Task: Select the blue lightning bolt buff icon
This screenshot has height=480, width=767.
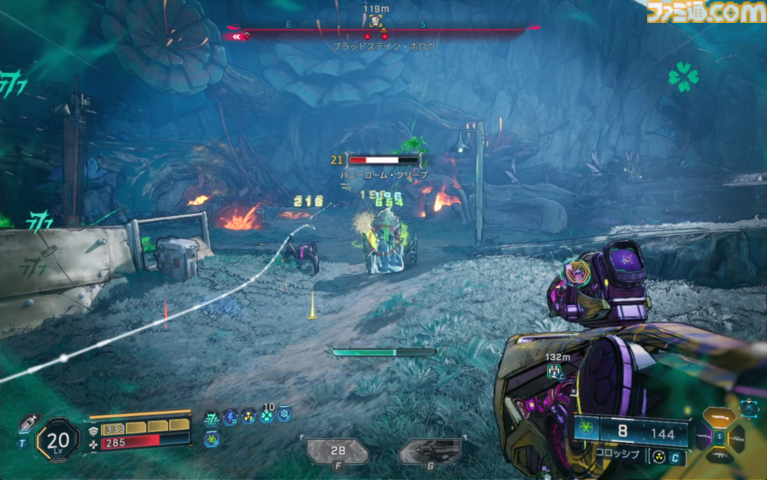Action: click(230, 417)
